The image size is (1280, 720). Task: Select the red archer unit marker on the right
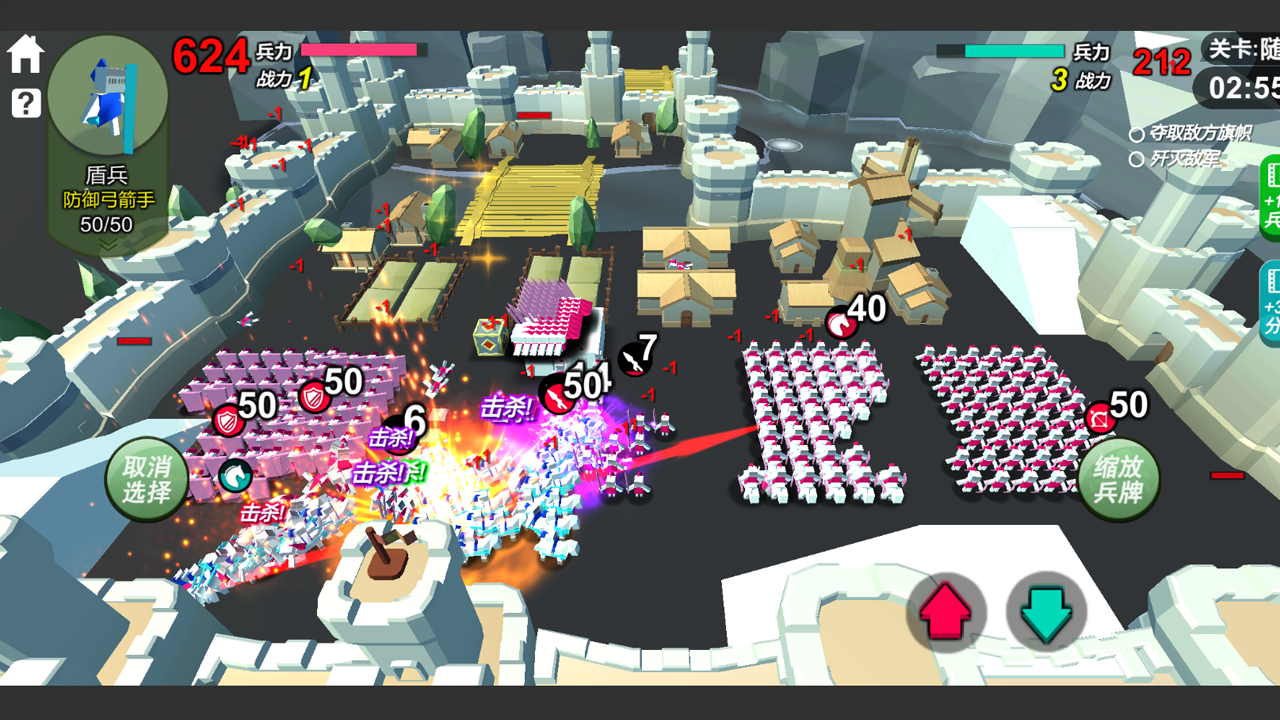pyautogui.click(x=1100, y=417)
